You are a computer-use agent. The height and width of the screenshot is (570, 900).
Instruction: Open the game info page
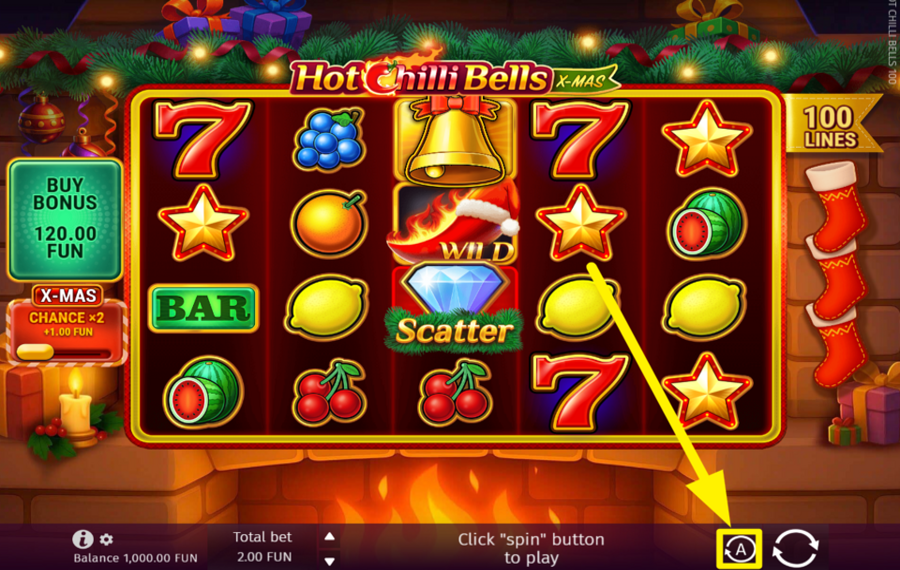[84, 539]
